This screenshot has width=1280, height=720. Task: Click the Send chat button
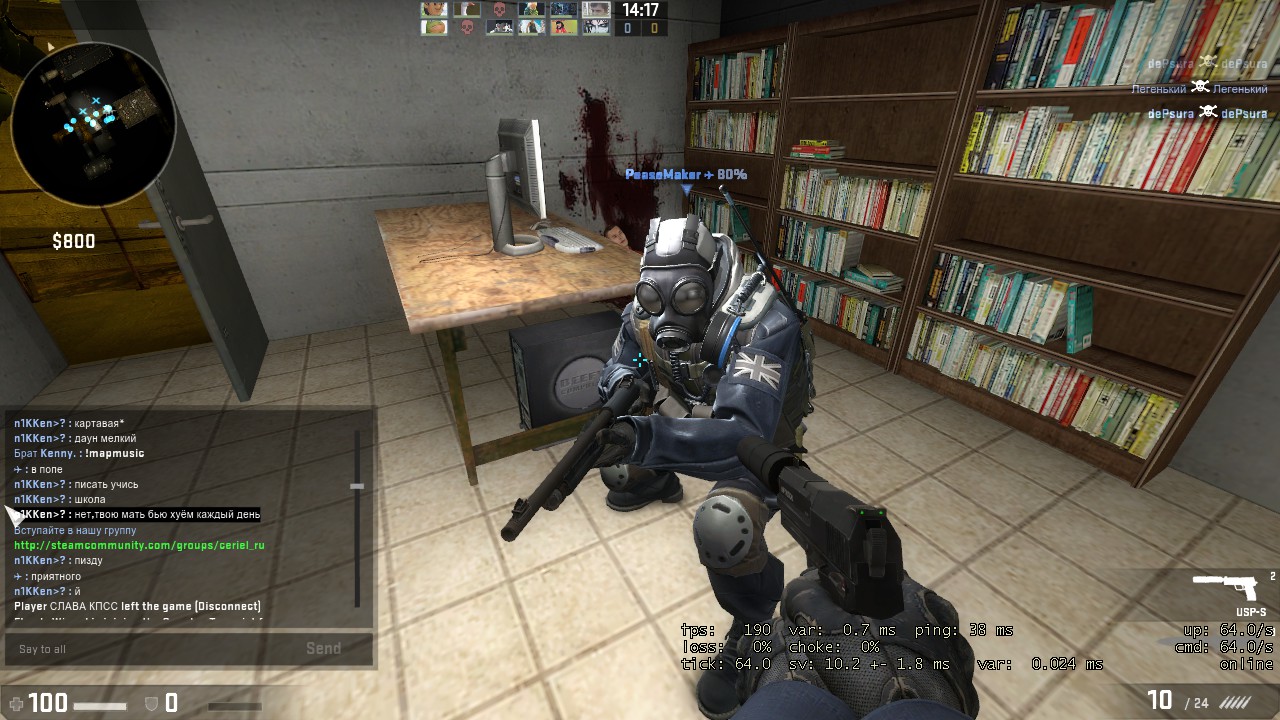323,649
